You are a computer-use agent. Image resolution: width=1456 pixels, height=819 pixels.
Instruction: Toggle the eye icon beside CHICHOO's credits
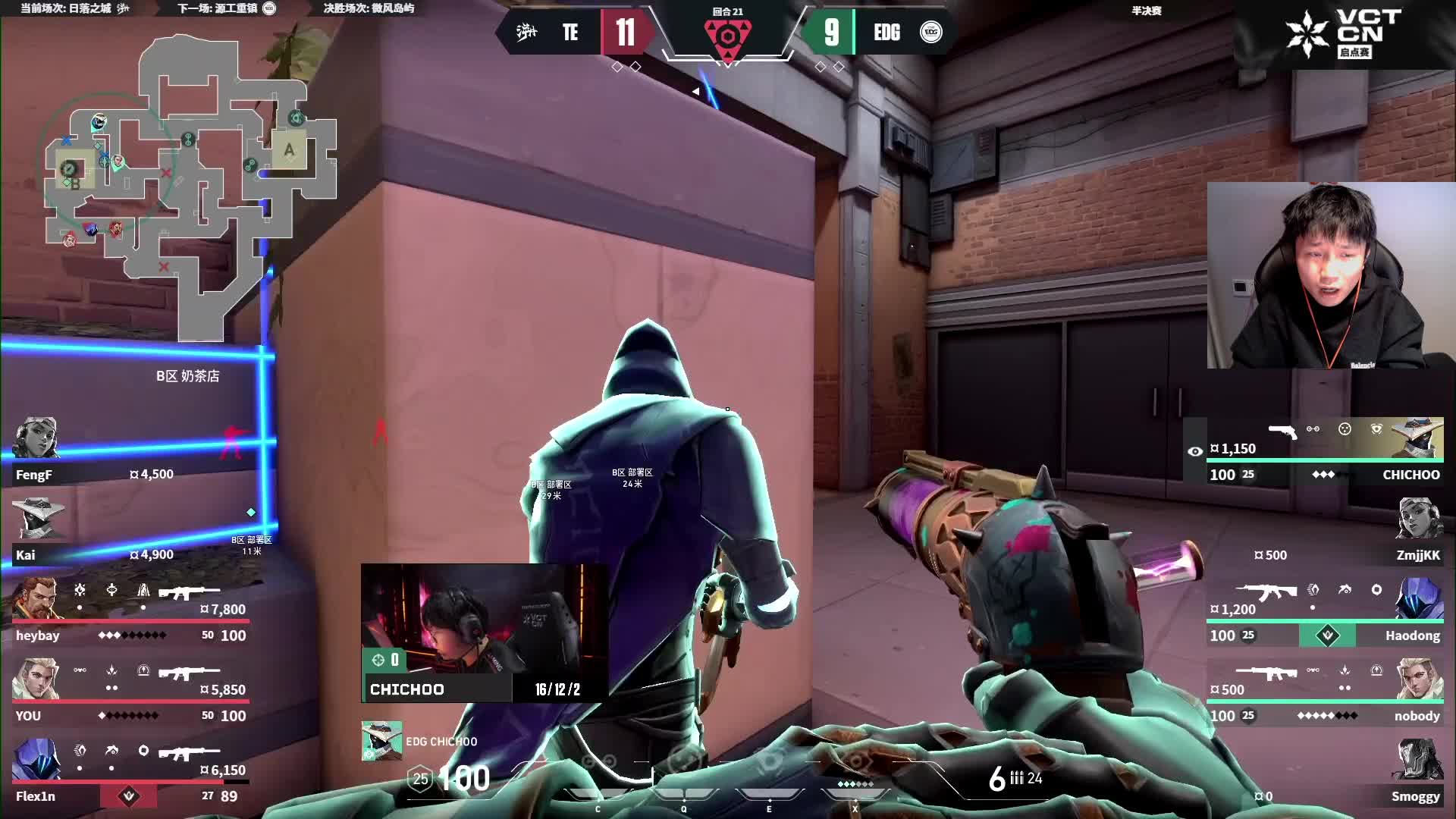[1195, 451]
